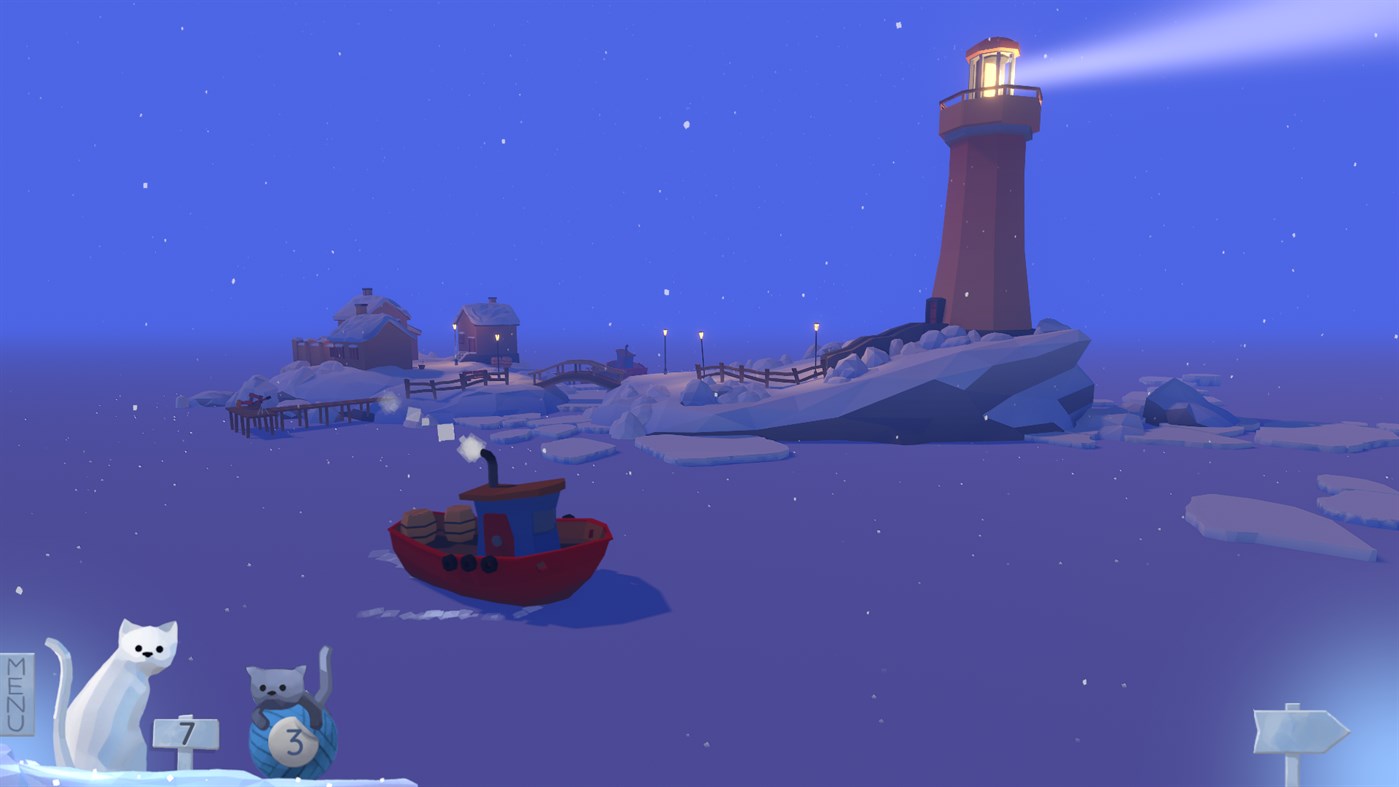Click the wooden fishing pier
1399x787 pixels.
tap(290, 410)
